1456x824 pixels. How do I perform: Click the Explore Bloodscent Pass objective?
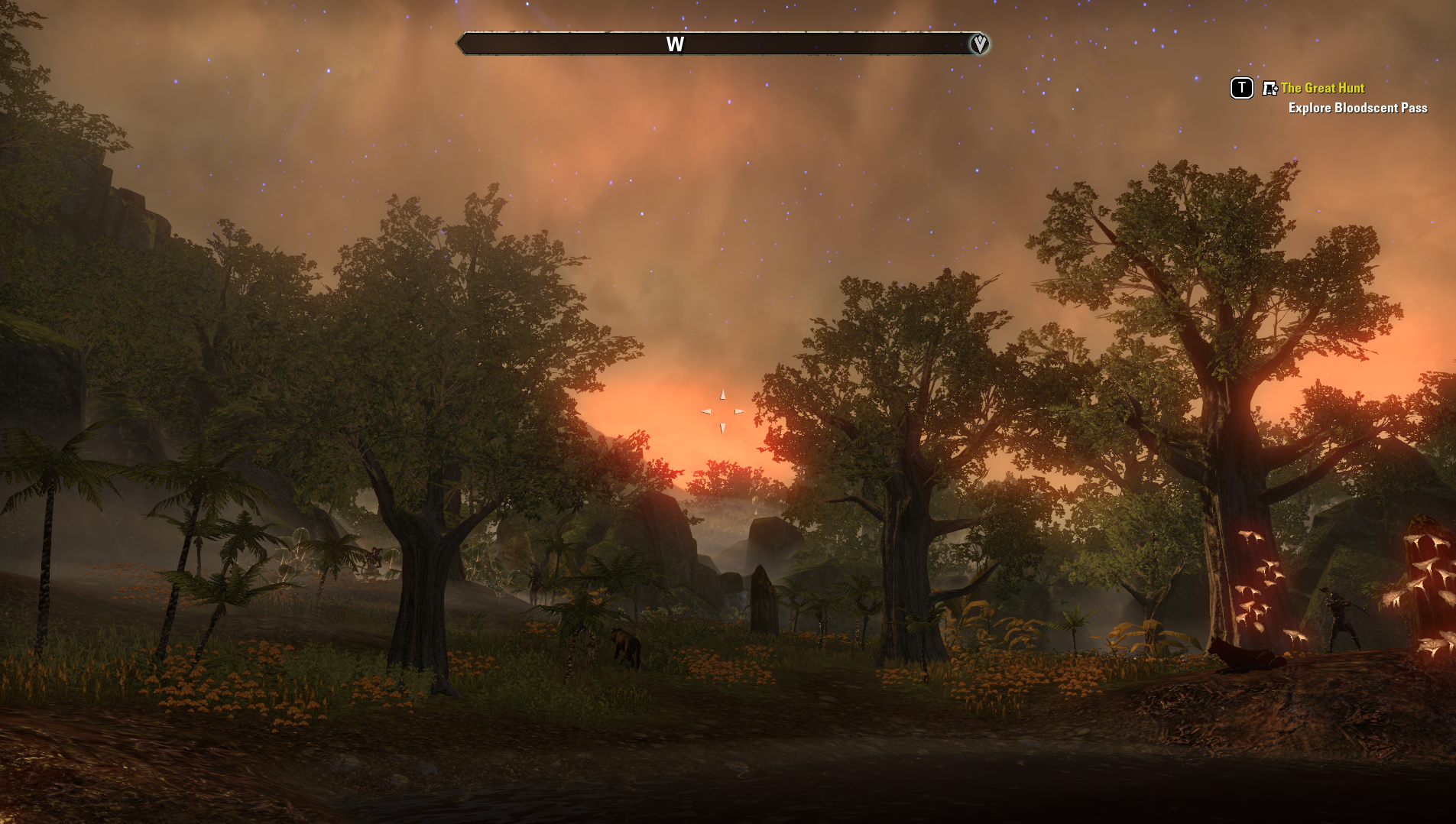[x=1357, y=108]
